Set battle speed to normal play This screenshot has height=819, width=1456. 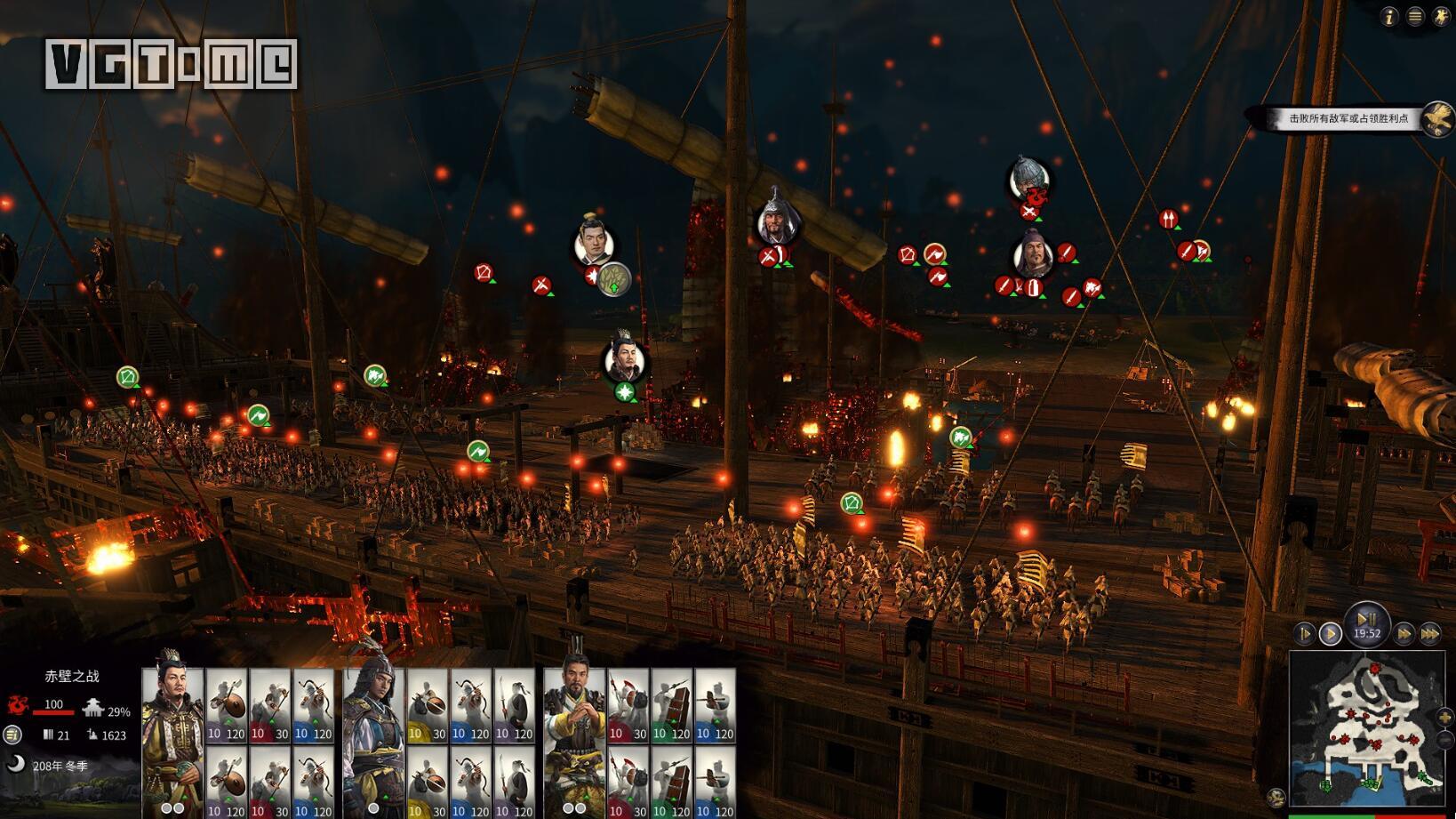1331,634
